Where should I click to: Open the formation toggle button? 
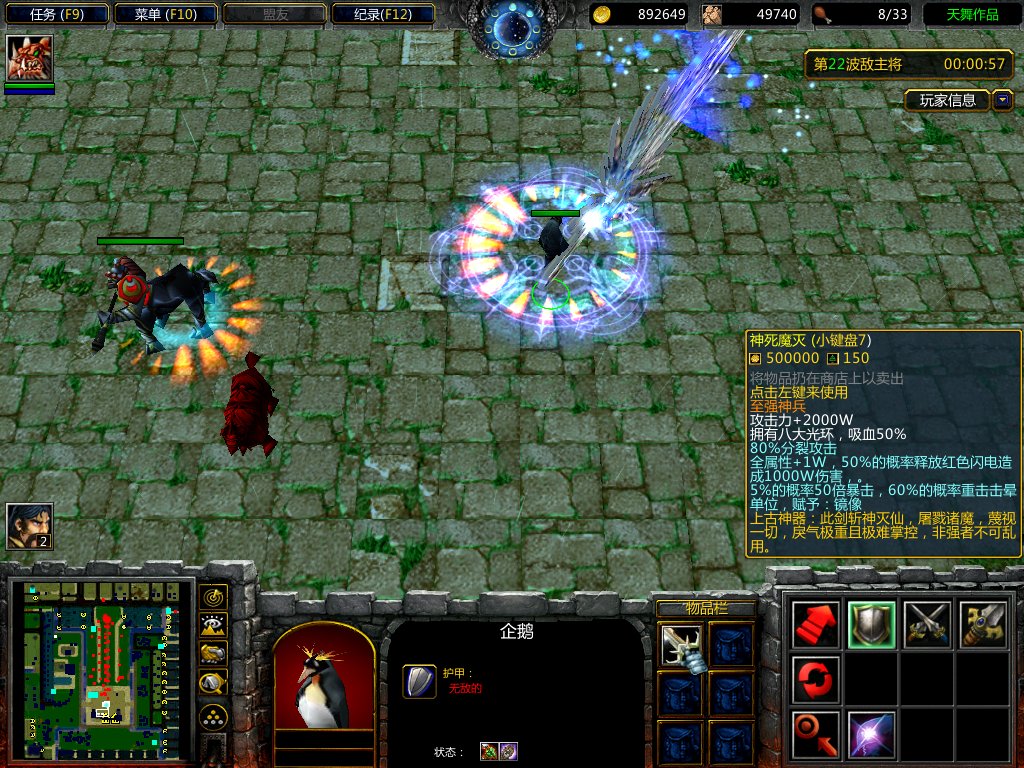(212, 716)
